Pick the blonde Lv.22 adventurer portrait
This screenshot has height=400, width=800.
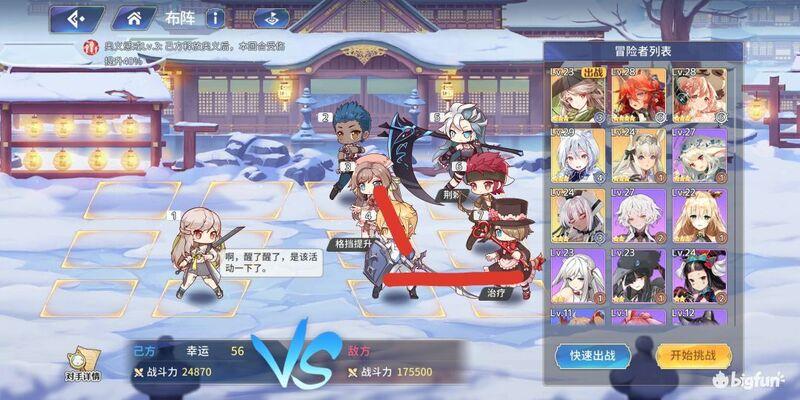pyautogui.click(x=699, y=214)
